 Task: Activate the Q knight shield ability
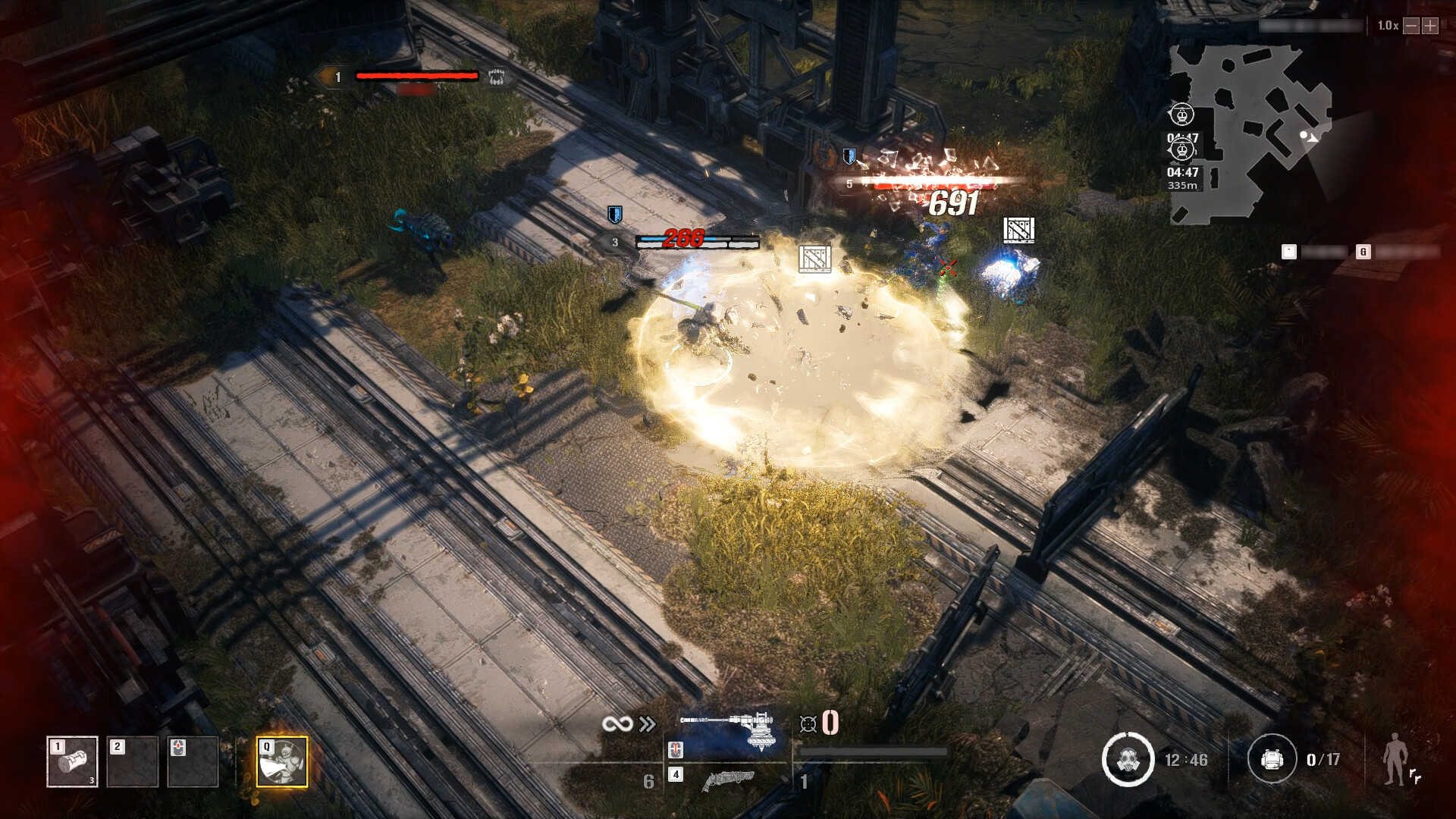coord(282,761)
